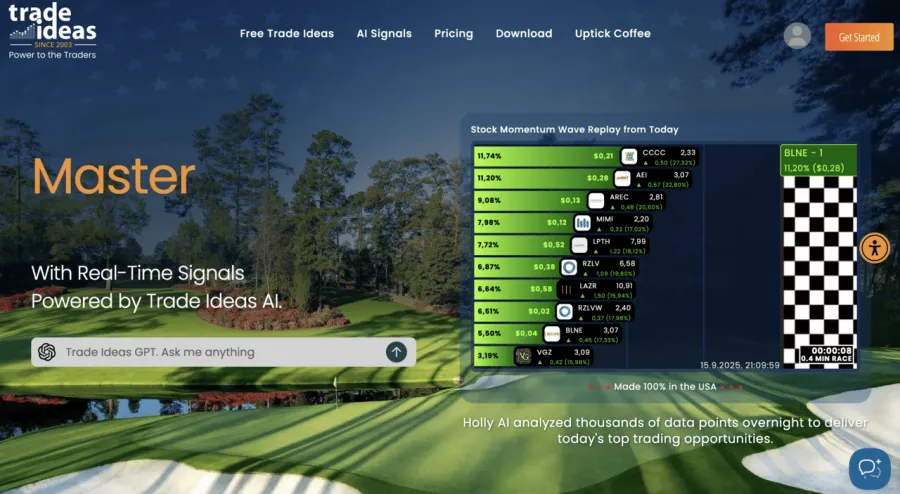The width and height of the screenshot is (900, 494).
Task: Submit the GPT question with arrow button
Action: [x=397, y=352]
